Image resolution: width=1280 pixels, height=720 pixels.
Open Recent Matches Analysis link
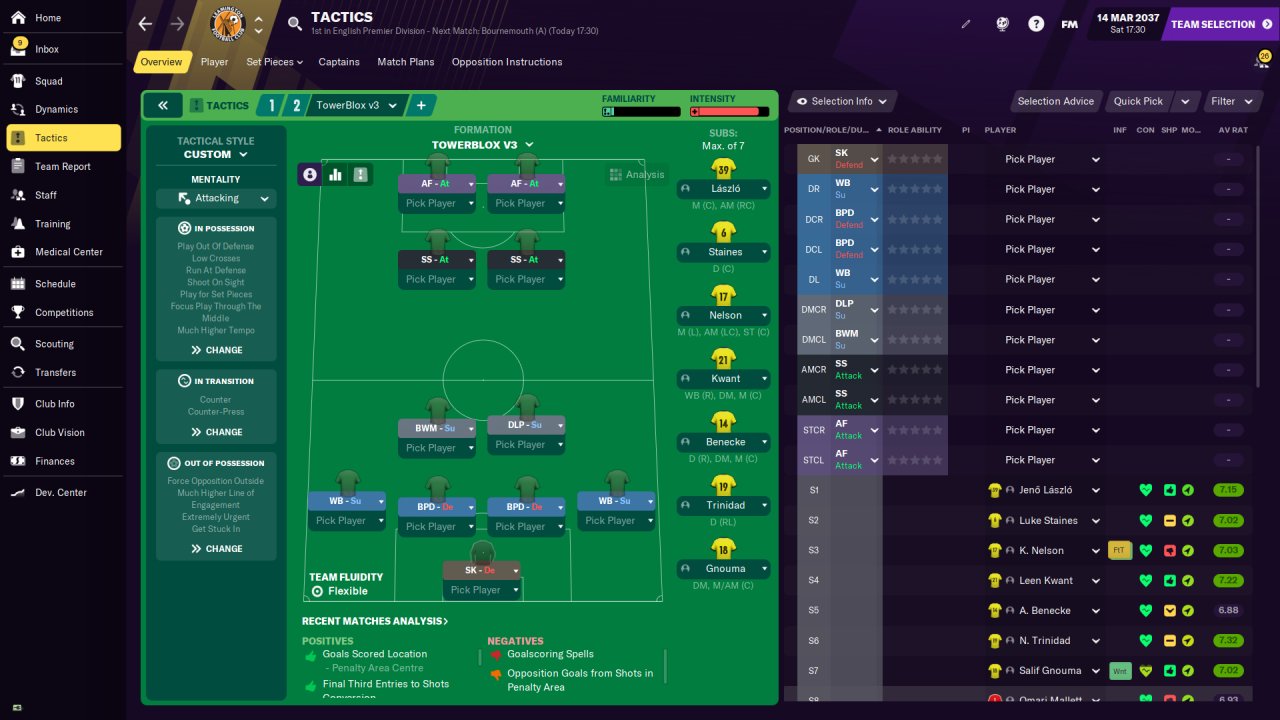pyautogui.click(x=374, y=621)
